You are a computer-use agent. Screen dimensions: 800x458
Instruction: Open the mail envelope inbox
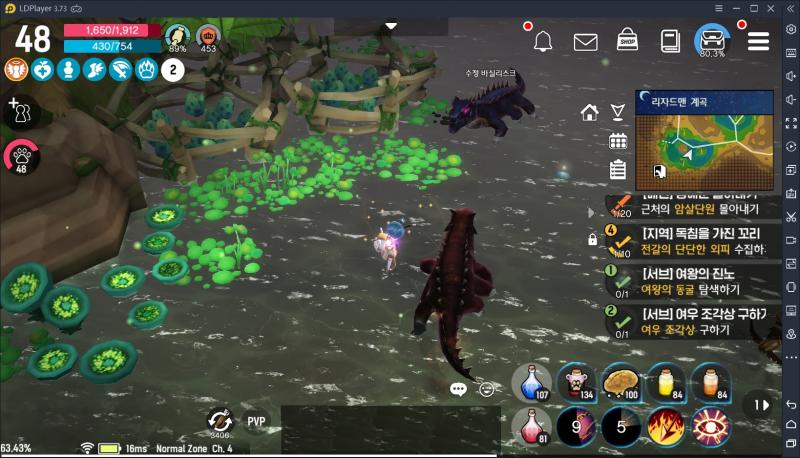coord(585,41)
